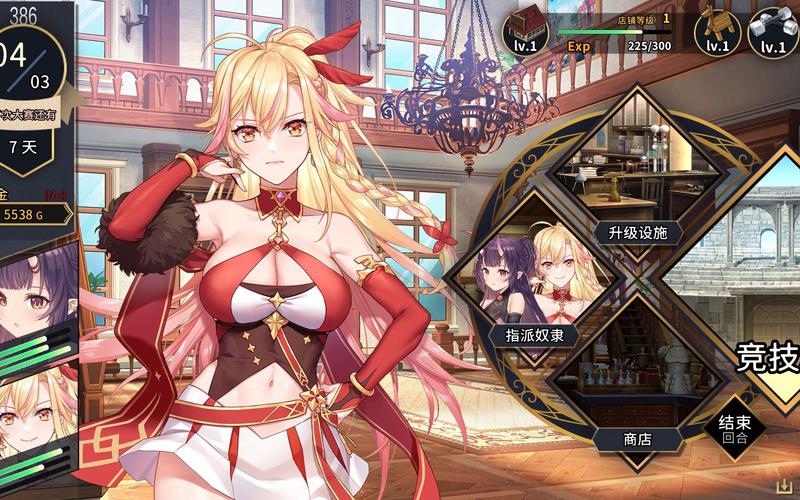The image size is (800, 500).
Task: Open the wooden horse lv.1 facility icon
Action: pos(717,31)
